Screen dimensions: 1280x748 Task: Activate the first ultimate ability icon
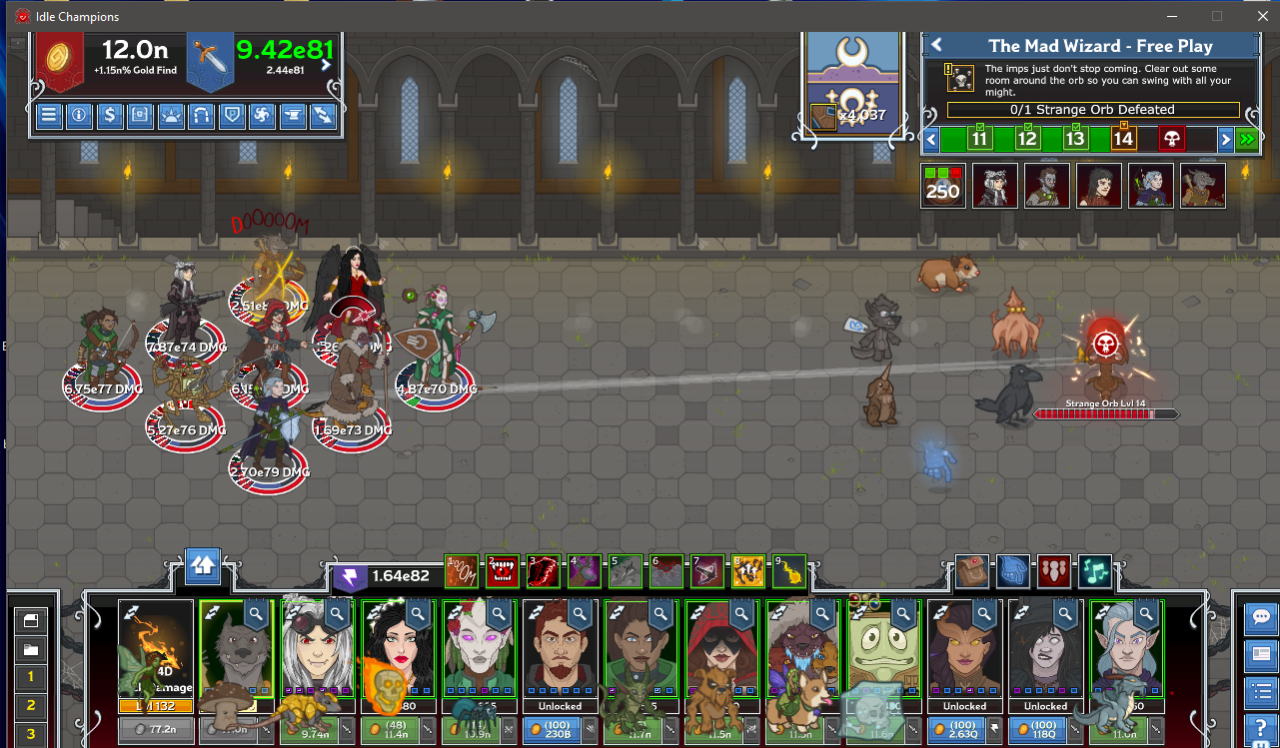[x=461, y=571]
